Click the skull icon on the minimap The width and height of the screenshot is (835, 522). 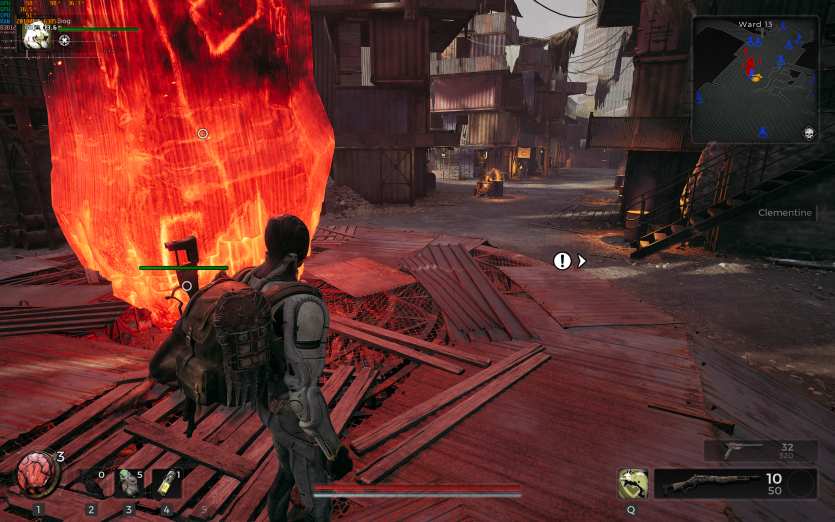pos(808,133)
